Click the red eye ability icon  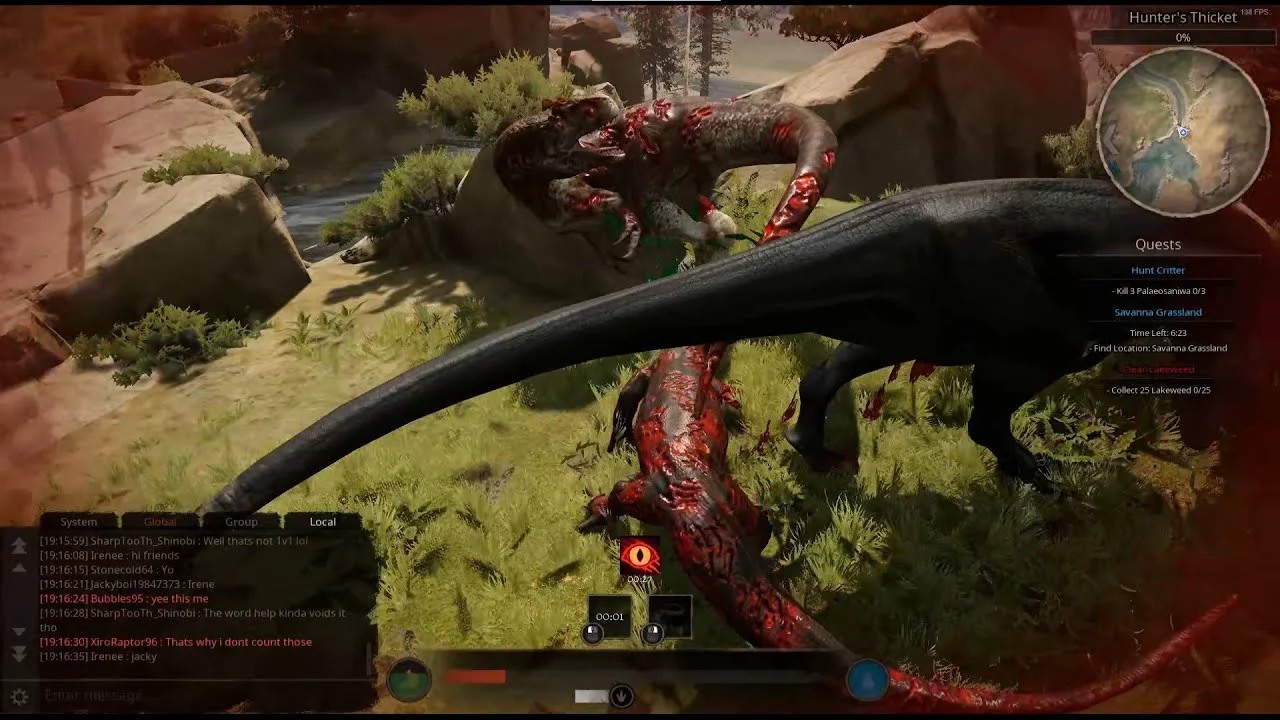click(639, 556)
